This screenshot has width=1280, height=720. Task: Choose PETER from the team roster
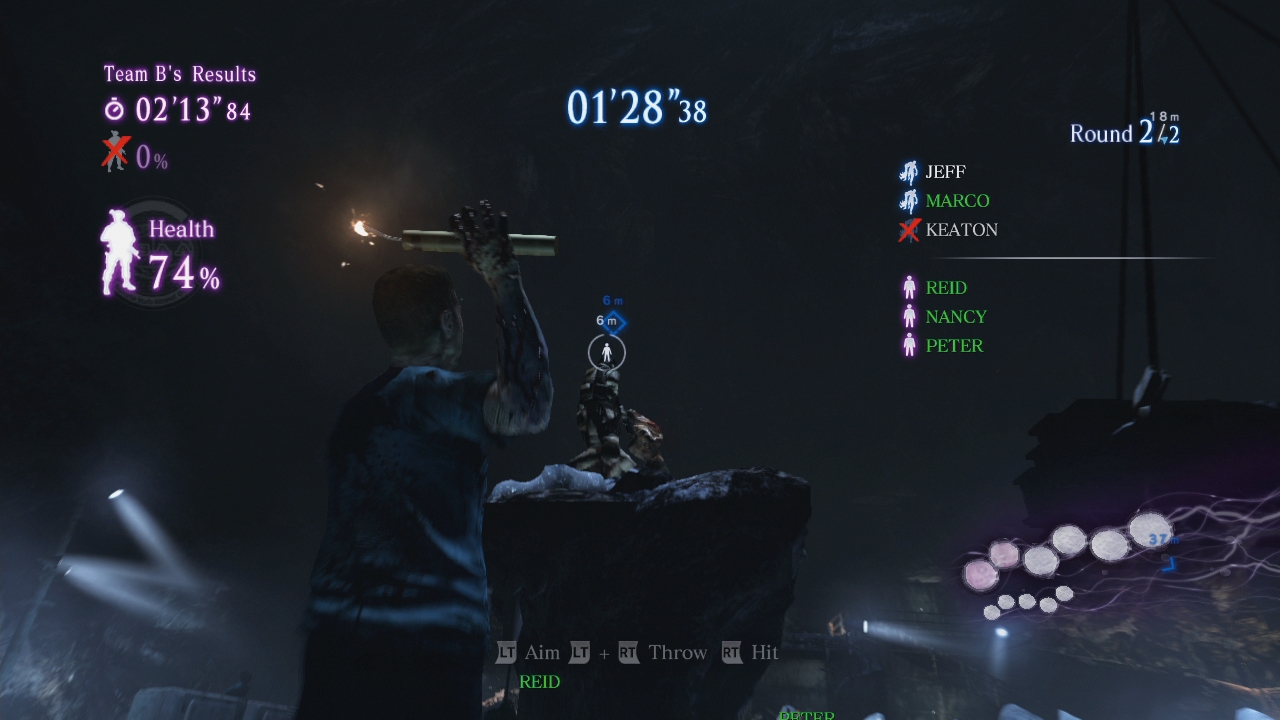(954, 346)
